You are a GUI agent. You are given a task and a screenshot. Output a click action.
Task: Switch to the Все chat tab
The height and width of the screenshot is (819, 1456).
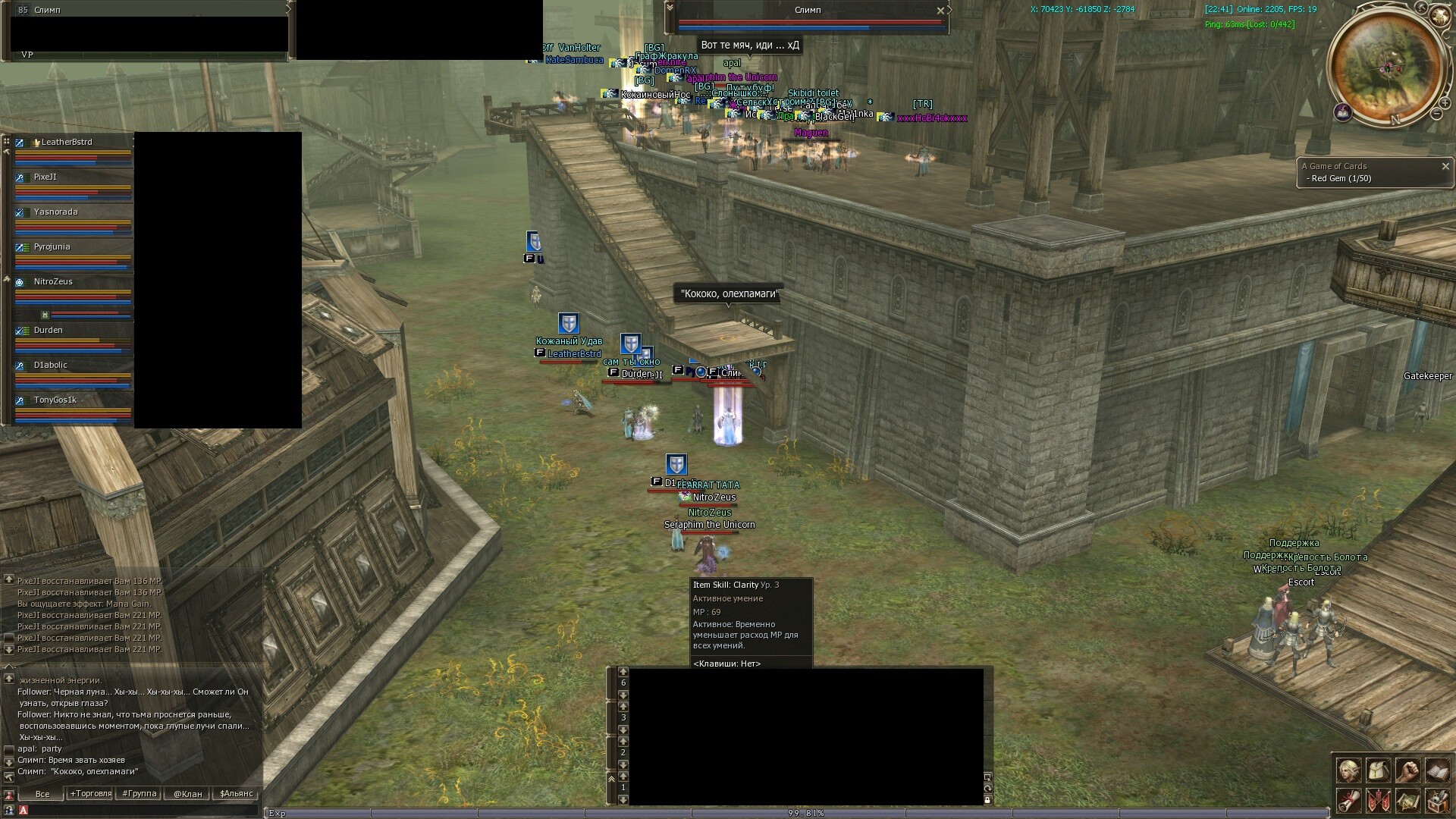(x=42, y=794)
